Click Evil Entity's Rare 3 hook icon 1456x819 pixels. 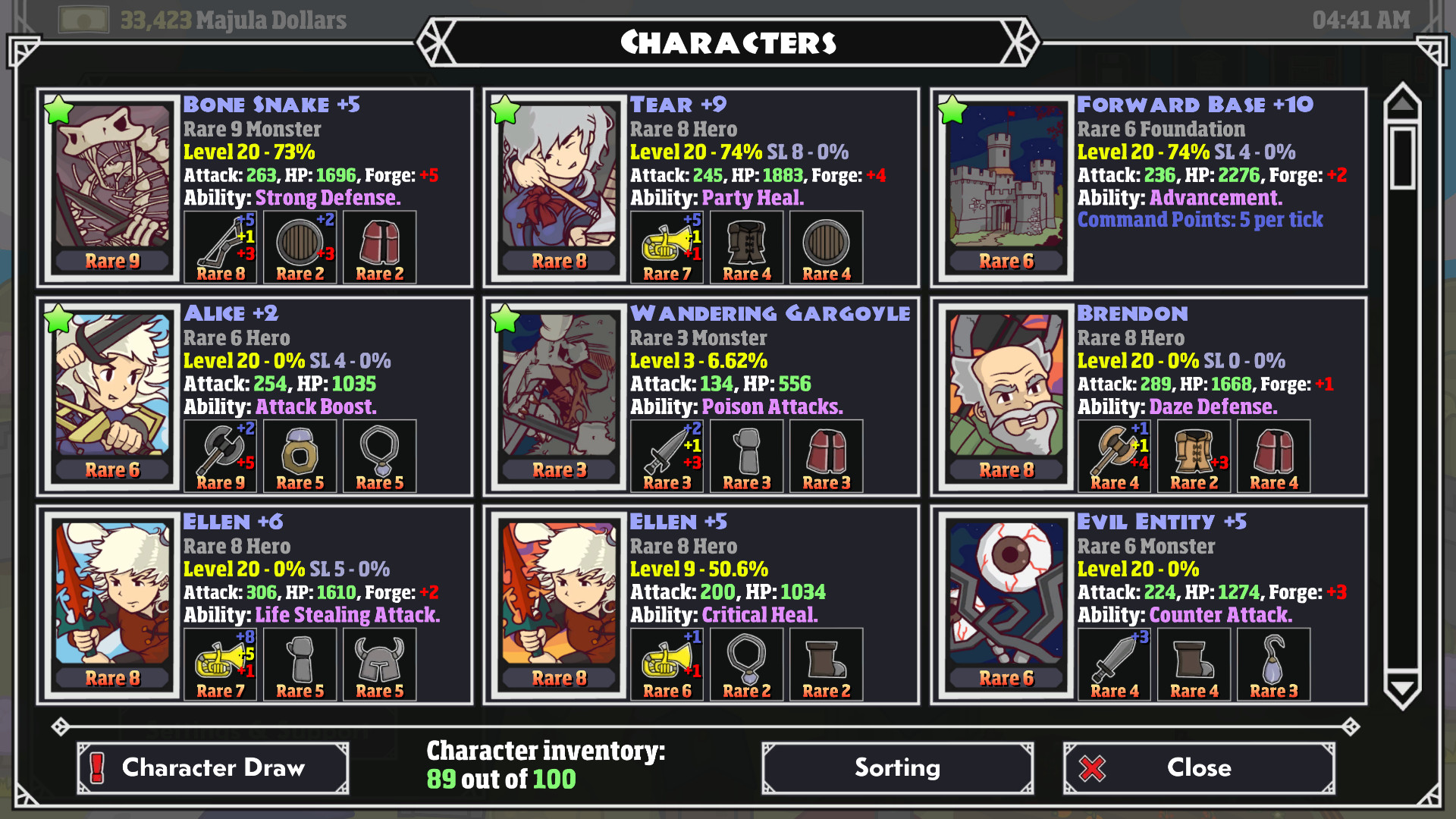1273,661
